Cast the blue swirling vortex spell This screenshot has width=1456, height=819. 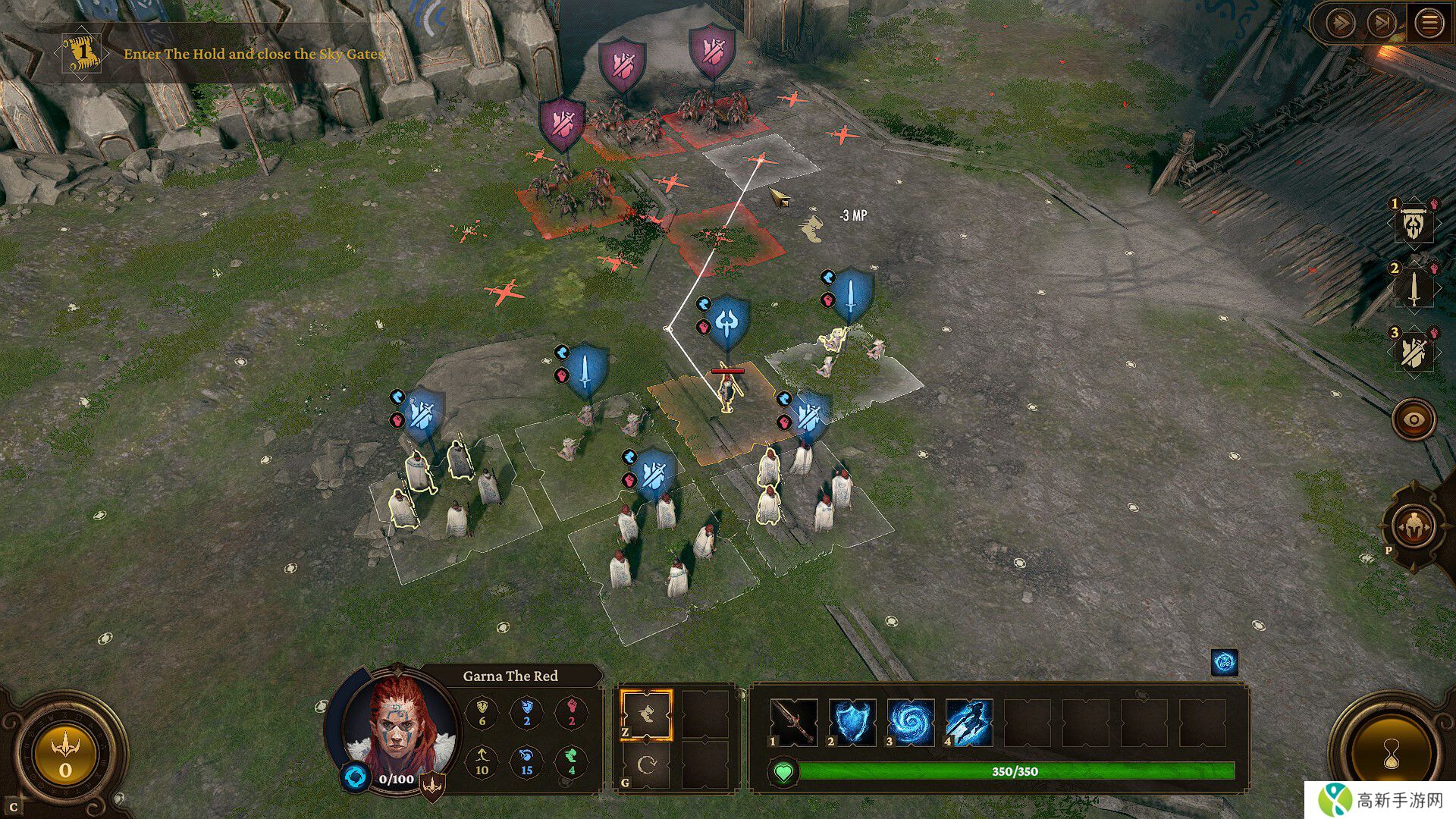coord(910,721)
